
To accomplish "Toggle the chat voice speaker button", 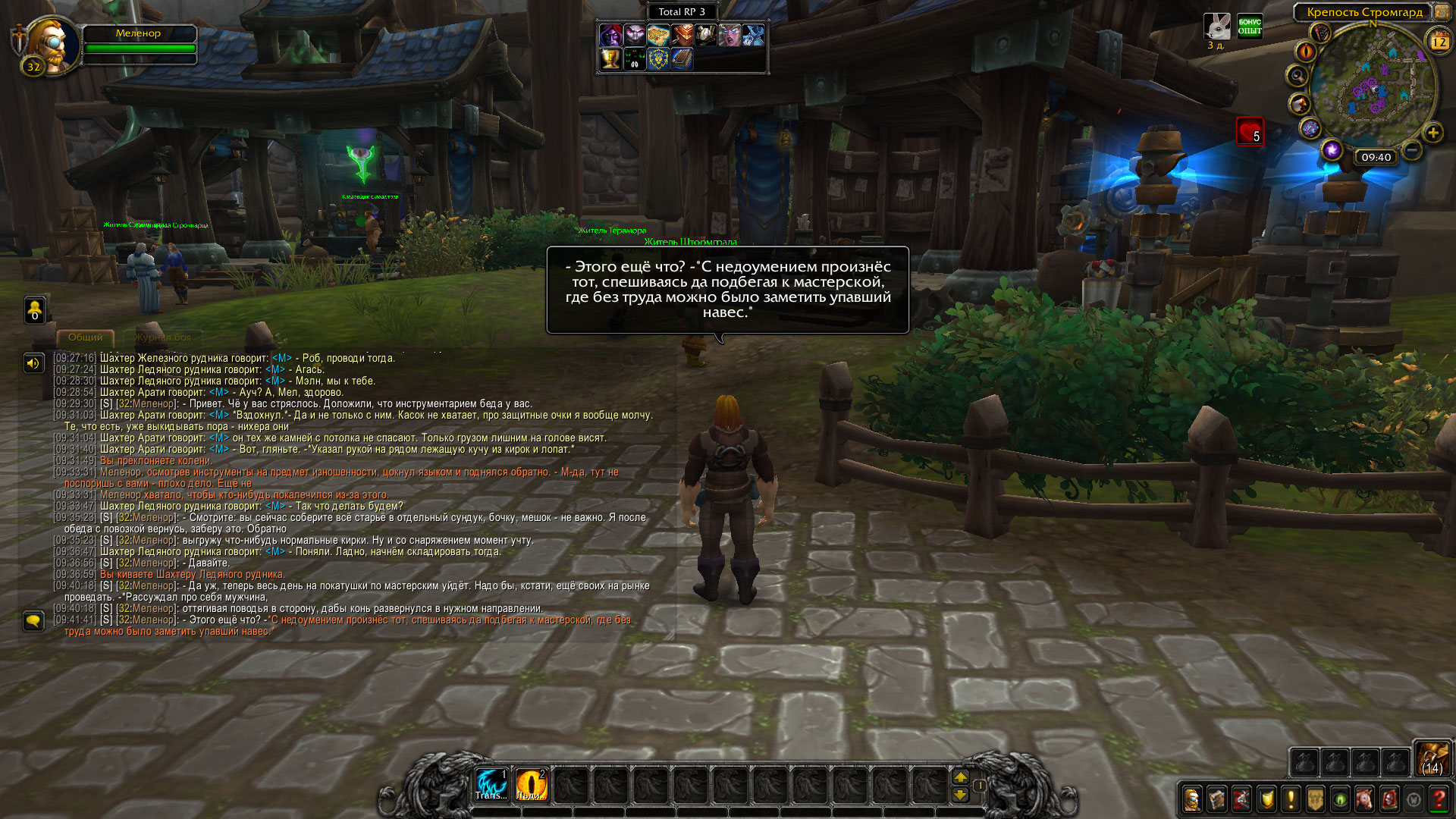I will (x=33, y=363).
